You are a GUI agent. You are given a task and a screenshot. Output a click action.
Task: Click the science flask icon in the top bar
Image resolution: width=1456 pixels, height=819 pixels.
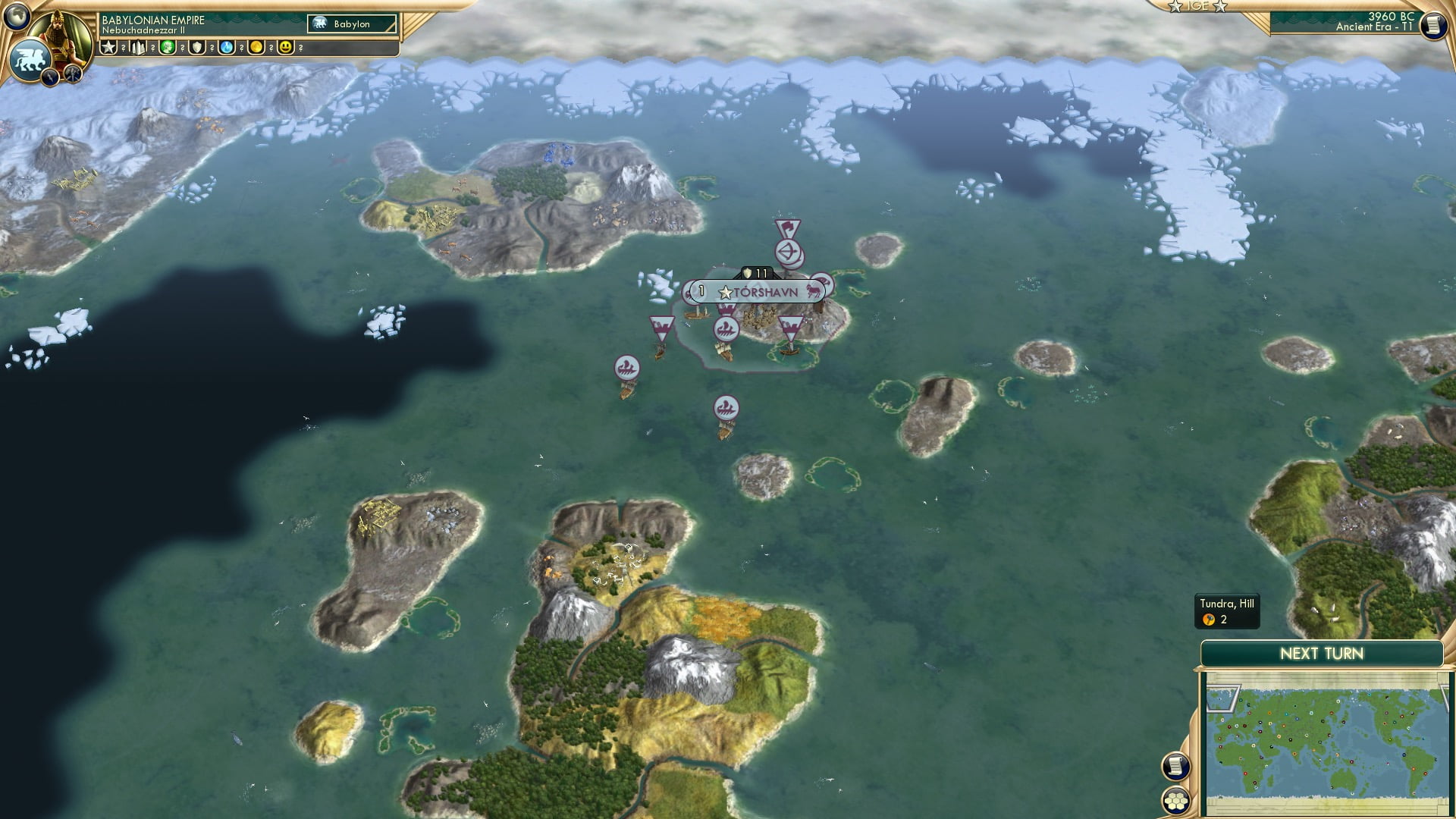[x=227, y=47]
